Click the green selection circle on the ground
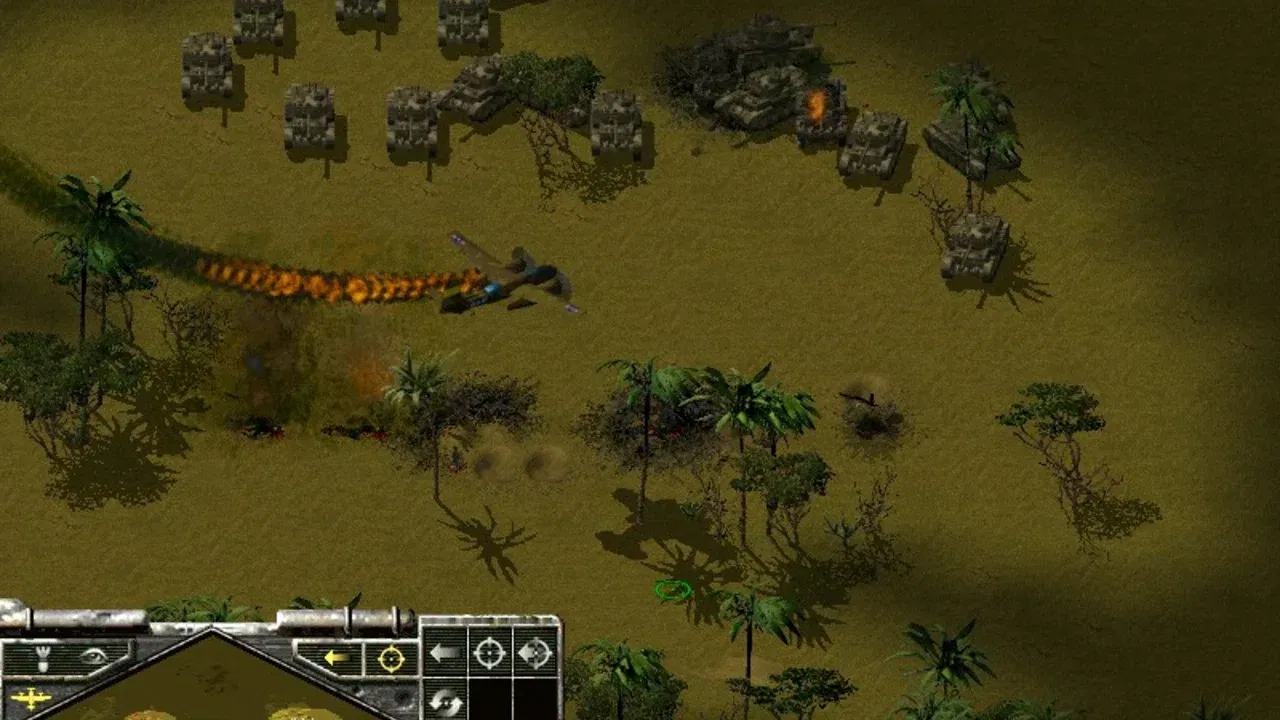 point(672,590)
